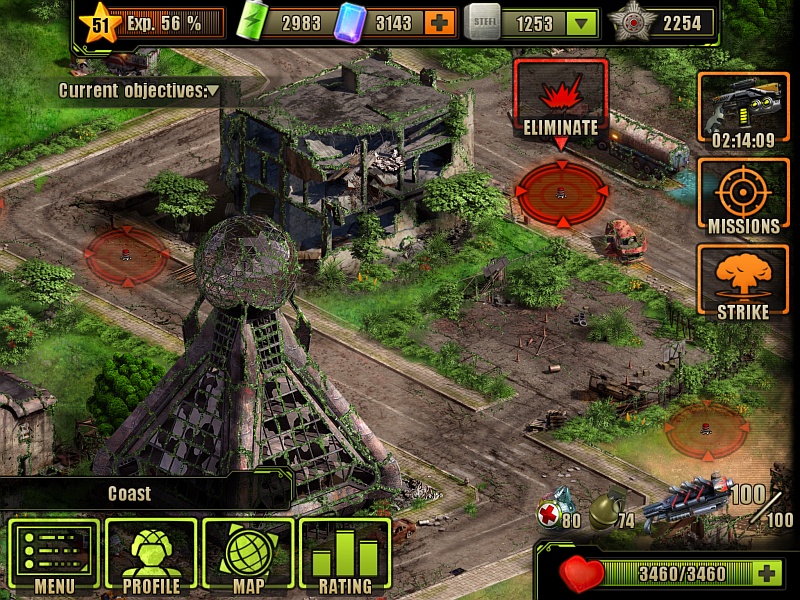Open the MAP screen
The width and height of the screenshot is (800, 600).
(x=247, y=554)
